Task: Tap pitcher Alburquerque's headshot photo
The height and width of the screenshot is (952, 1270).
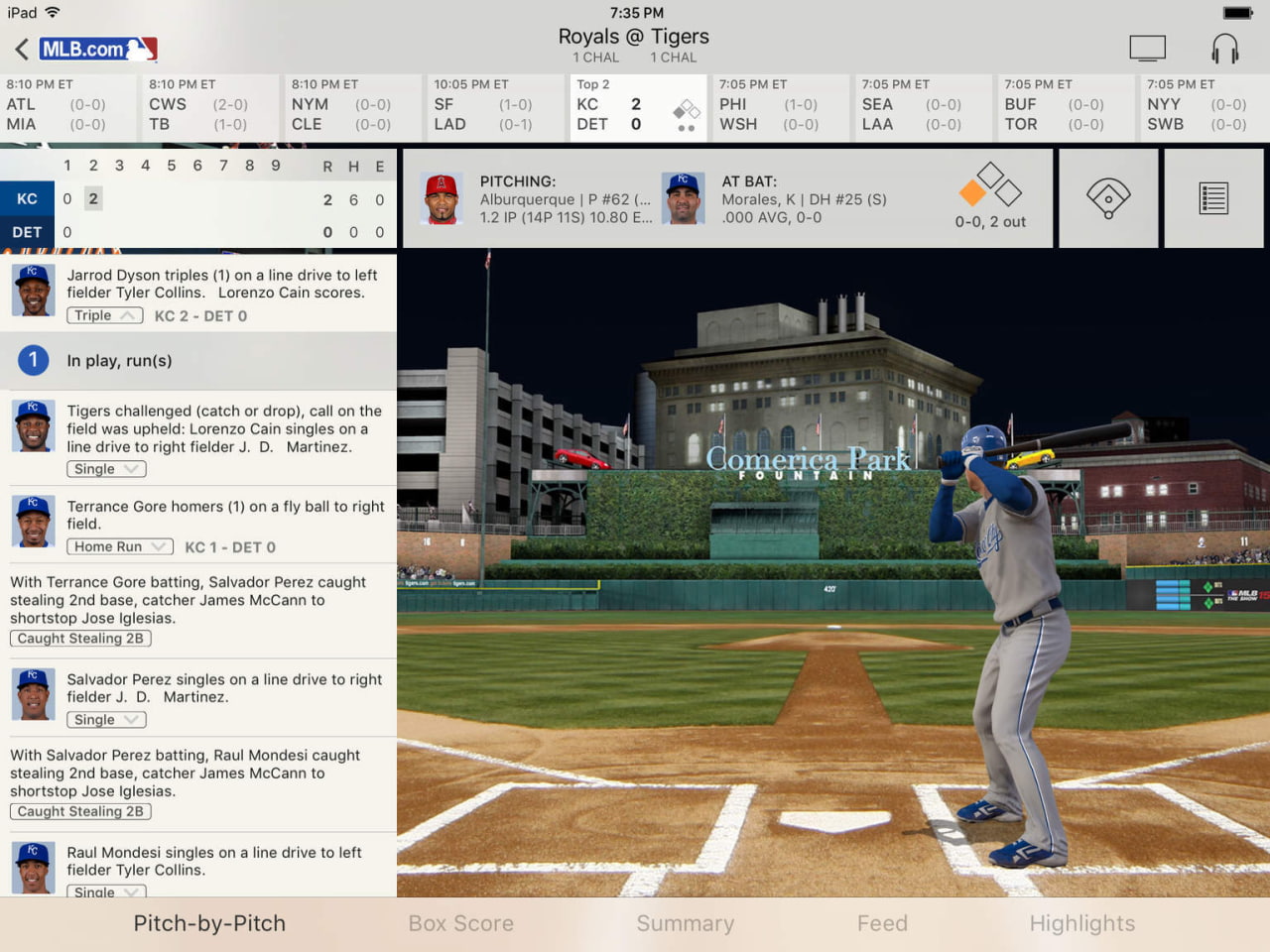Action: [441, 196]
